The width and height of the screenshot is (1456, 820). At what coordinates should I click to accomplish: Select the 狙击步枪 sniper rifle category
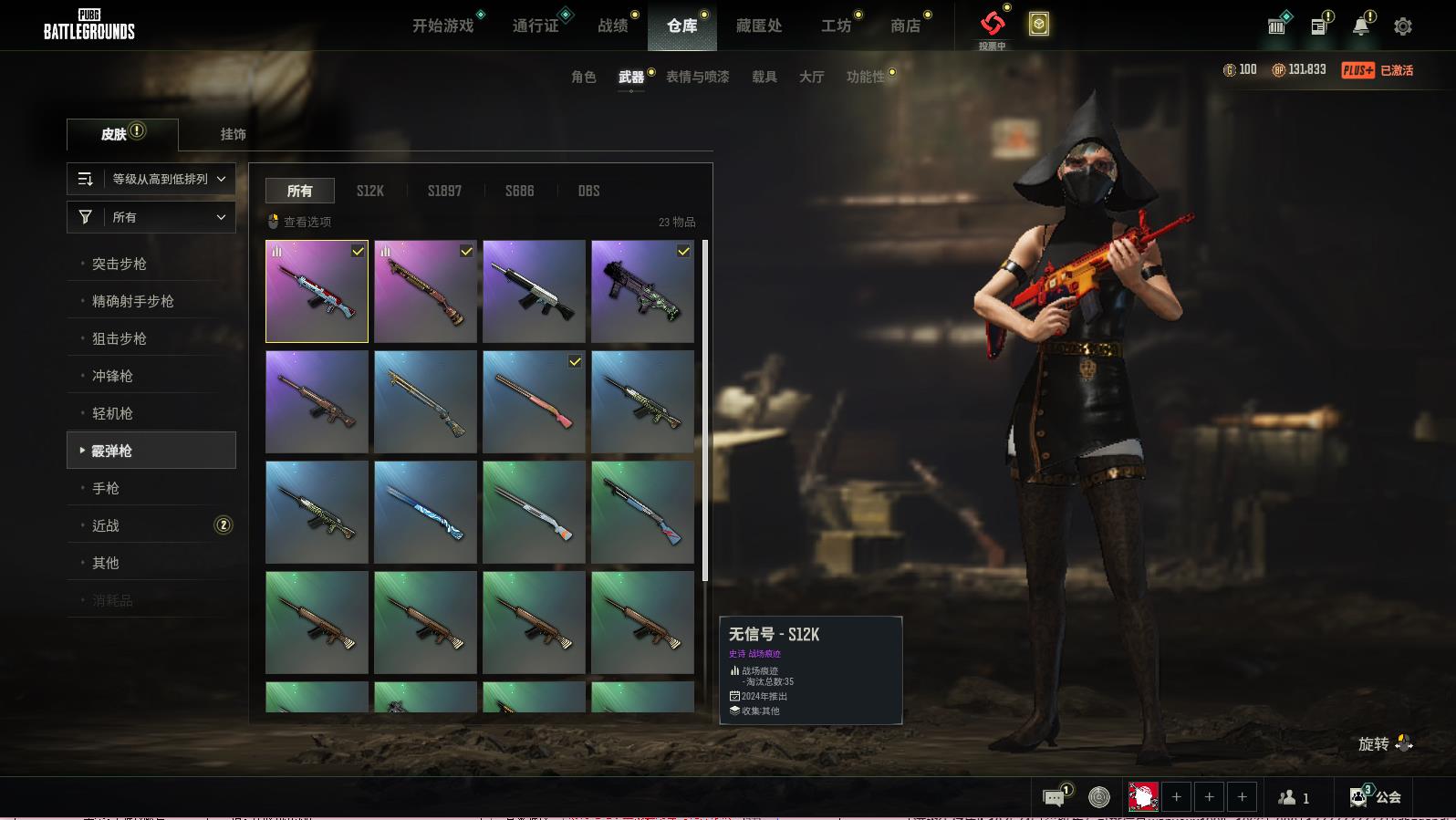point(120,338)
